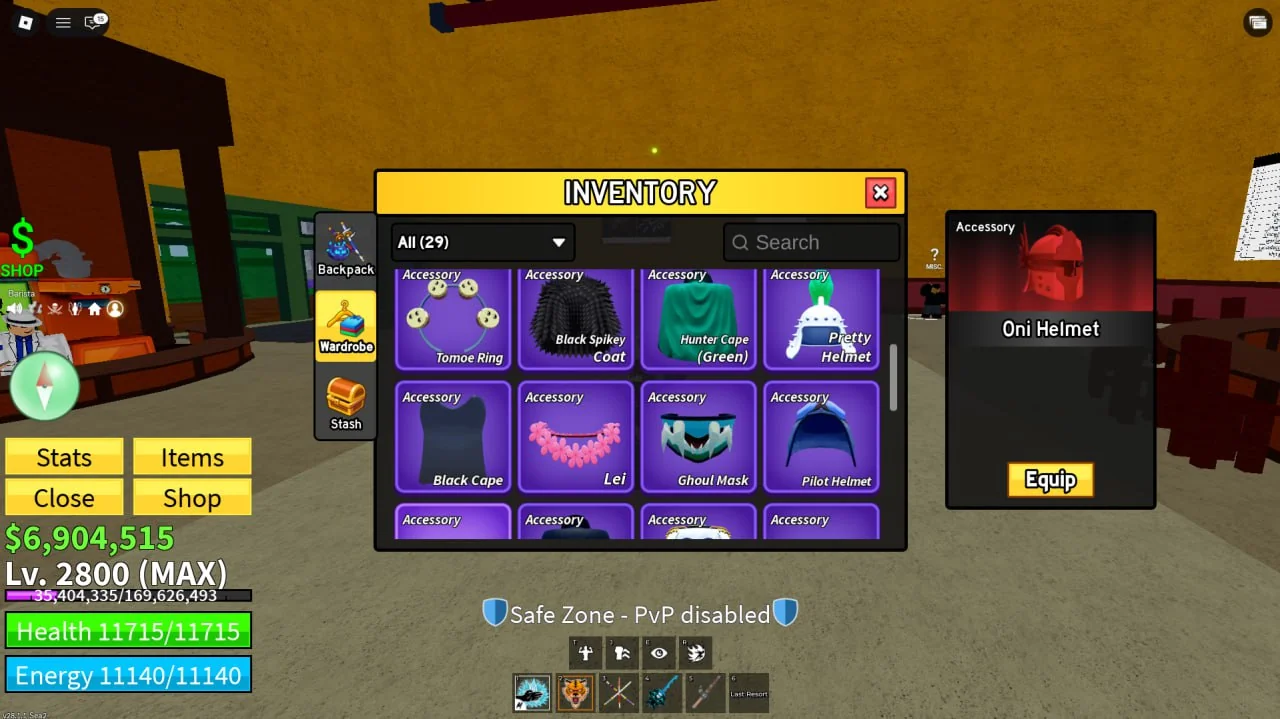Open the yellow Shop button
Screen dimensions: 1280x719
[192, 498]
